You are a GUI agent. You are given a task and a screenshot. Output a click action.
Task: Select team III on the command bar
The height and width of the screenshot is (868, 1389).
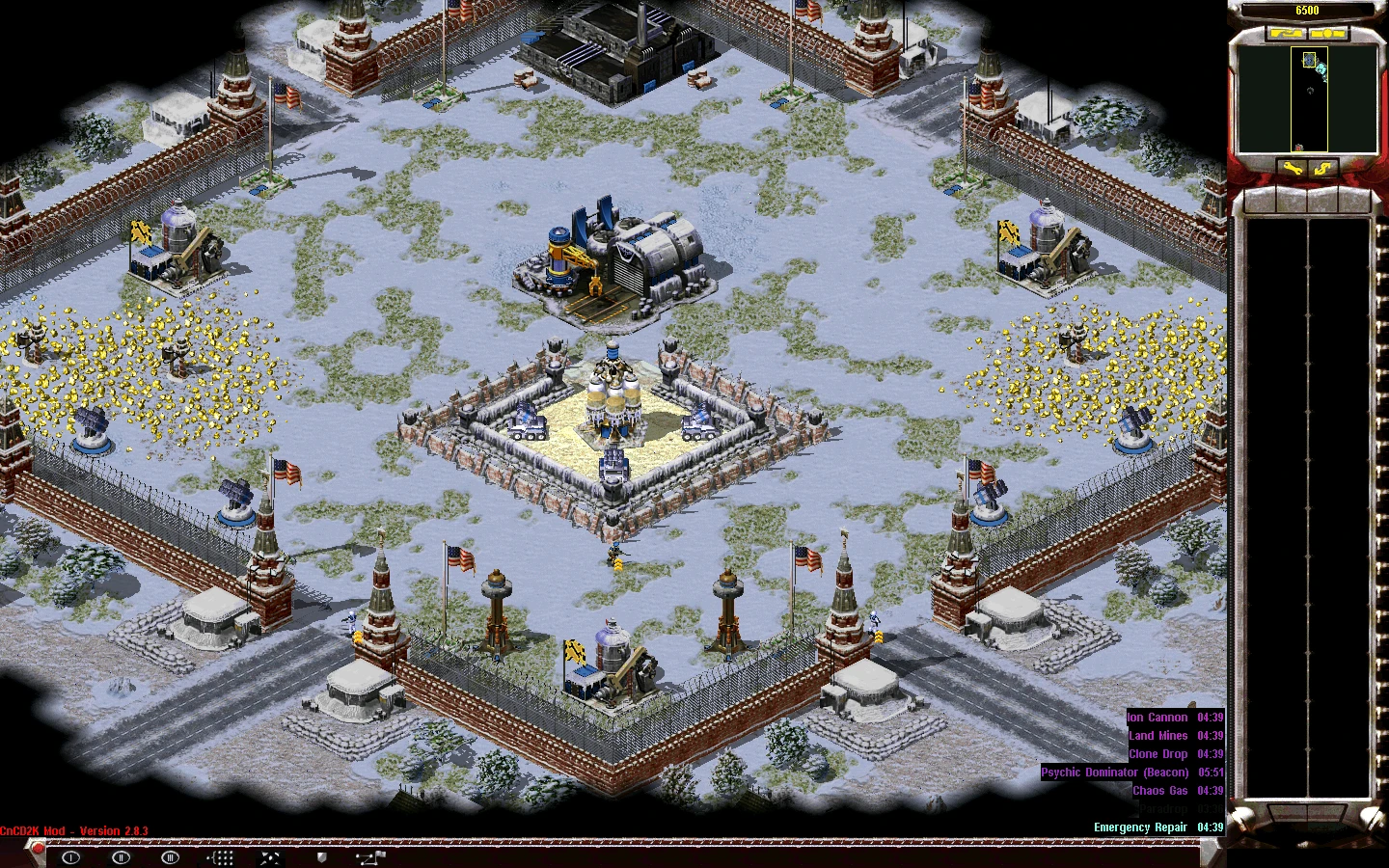[171, 856]
